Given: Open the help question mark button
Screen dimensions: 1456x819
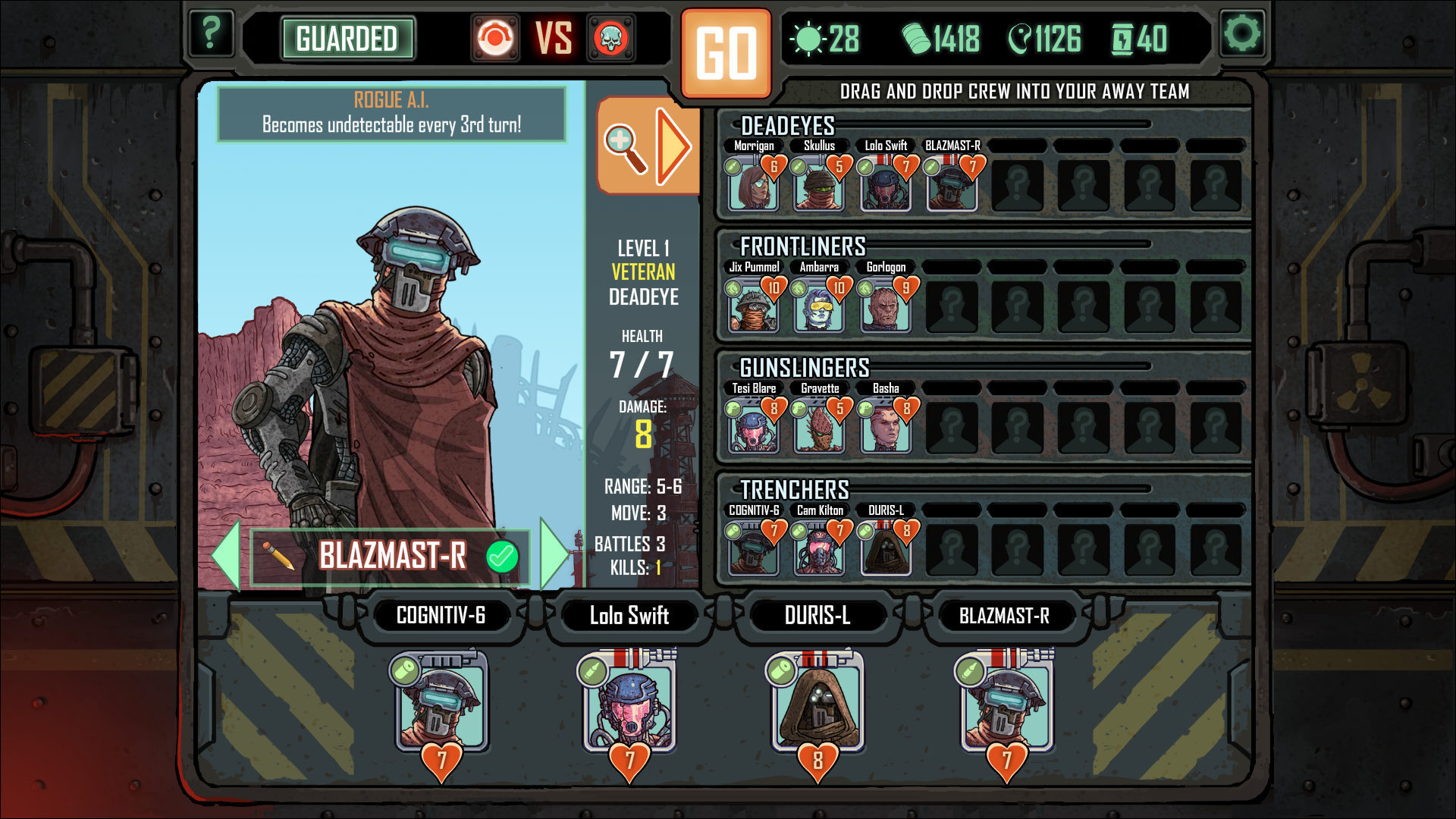Looking at the screenshot, I should [210, 34].
